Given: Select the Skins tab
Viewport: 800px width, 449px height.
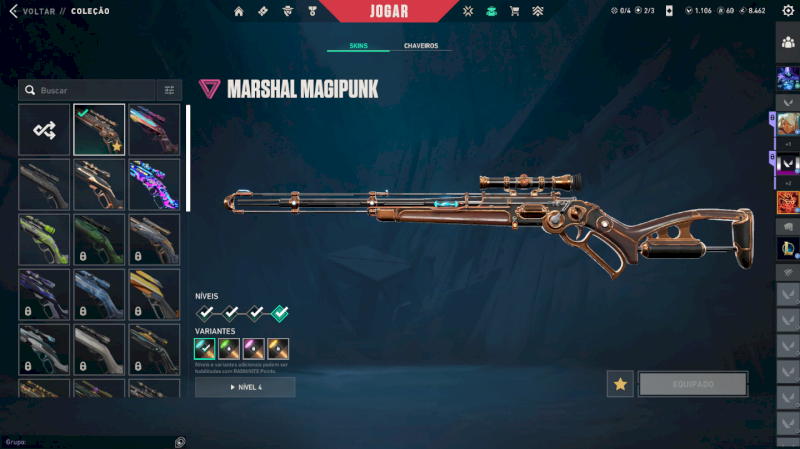Looking at the screenshot, I should click(x=358, y=46).
